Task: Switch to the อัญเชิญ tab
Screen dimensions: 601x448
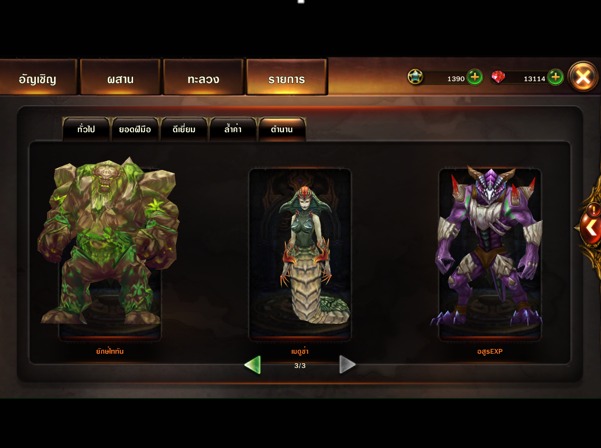Action: coord(38,78)
